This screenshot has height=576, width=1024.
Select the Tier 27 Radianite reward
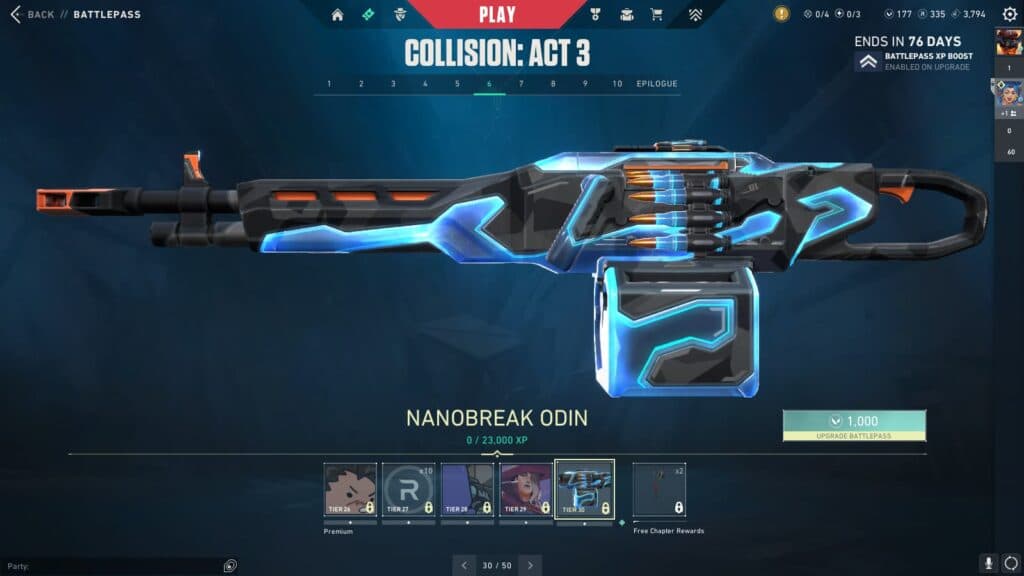click(x=408, y=489)
